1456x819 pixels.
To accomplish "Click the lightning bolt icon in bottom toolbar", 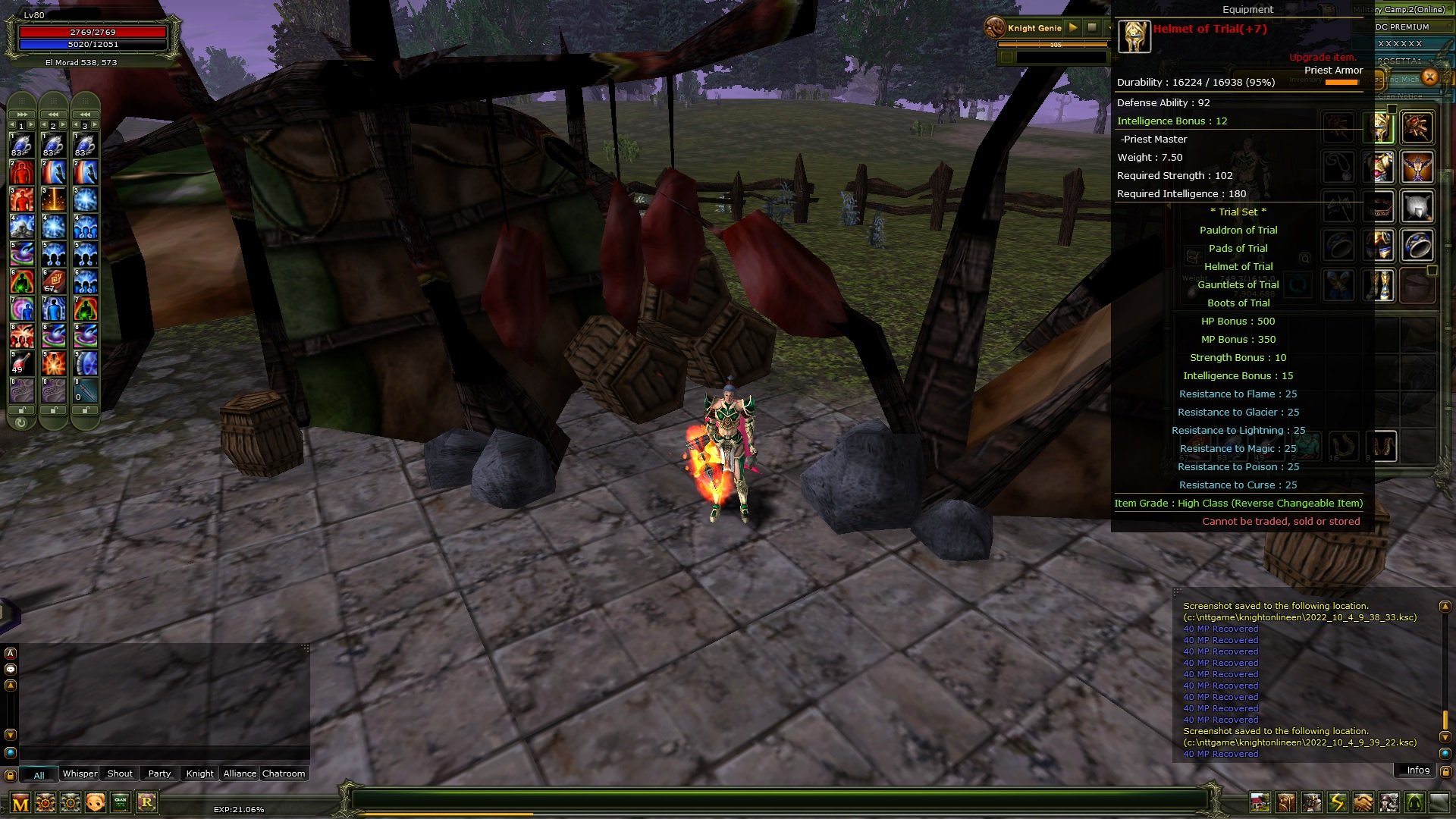I will 1336,802.
